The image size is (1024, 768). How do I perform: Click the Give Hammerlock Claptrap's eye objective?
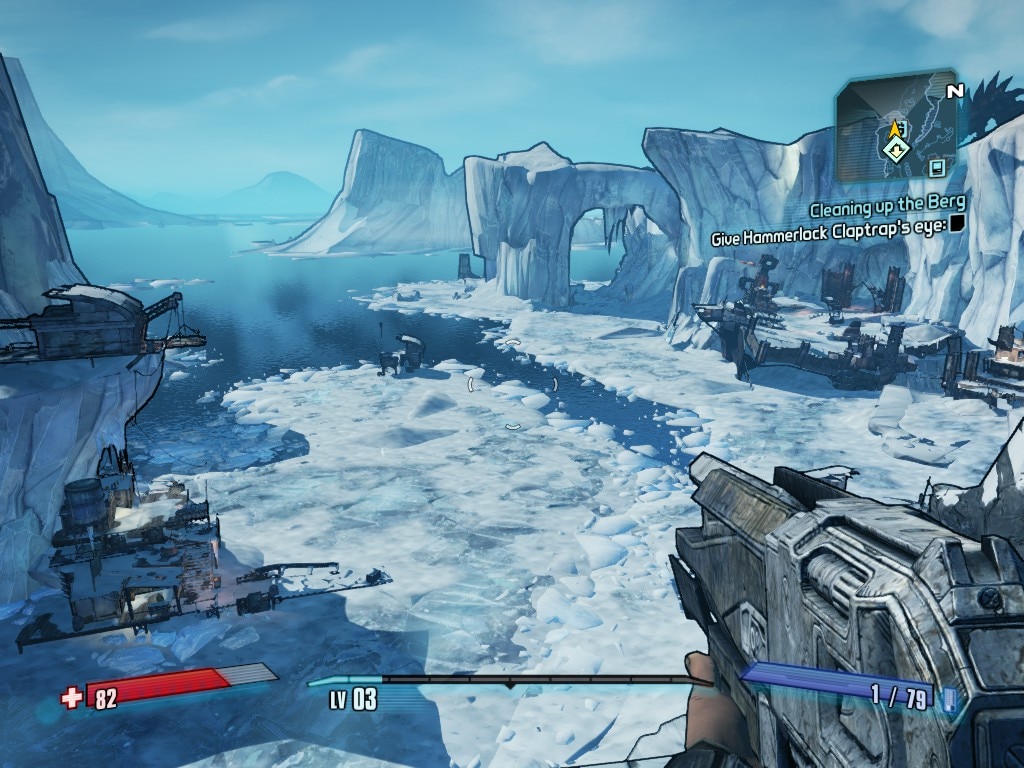[x=829, y=238]
